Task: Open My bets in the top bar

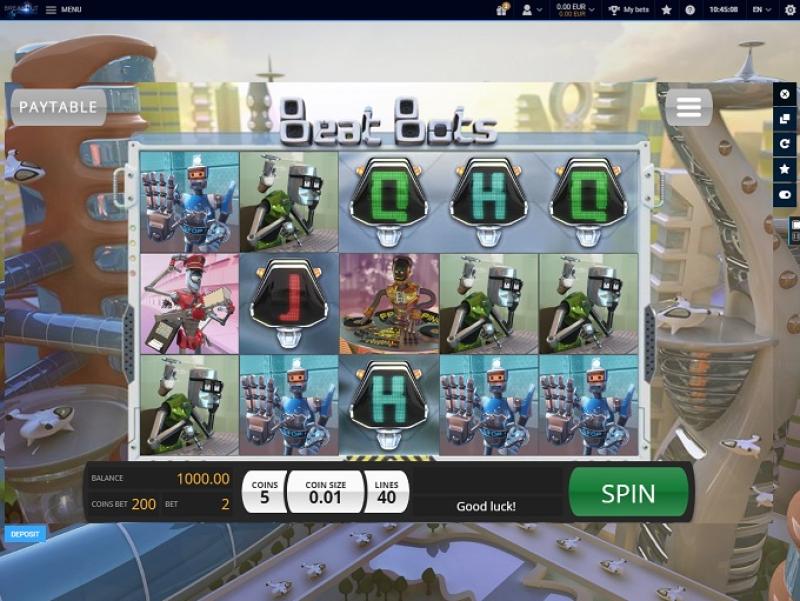Action: pyautogui.click(x=629, y=9)
